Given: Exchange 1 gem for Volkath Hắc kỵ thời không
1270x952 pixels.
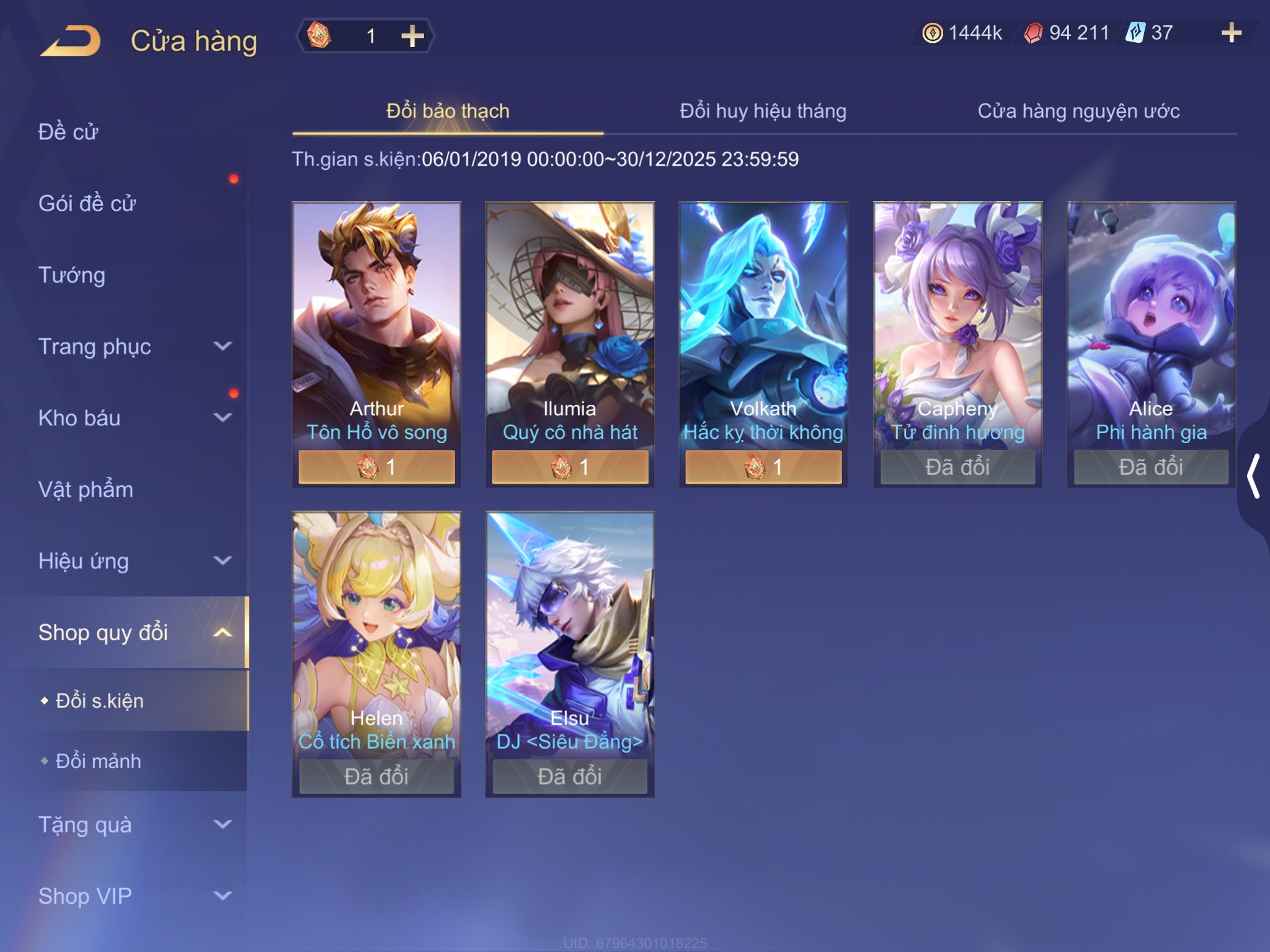Looking at the screenshot, I should point(763,467).
